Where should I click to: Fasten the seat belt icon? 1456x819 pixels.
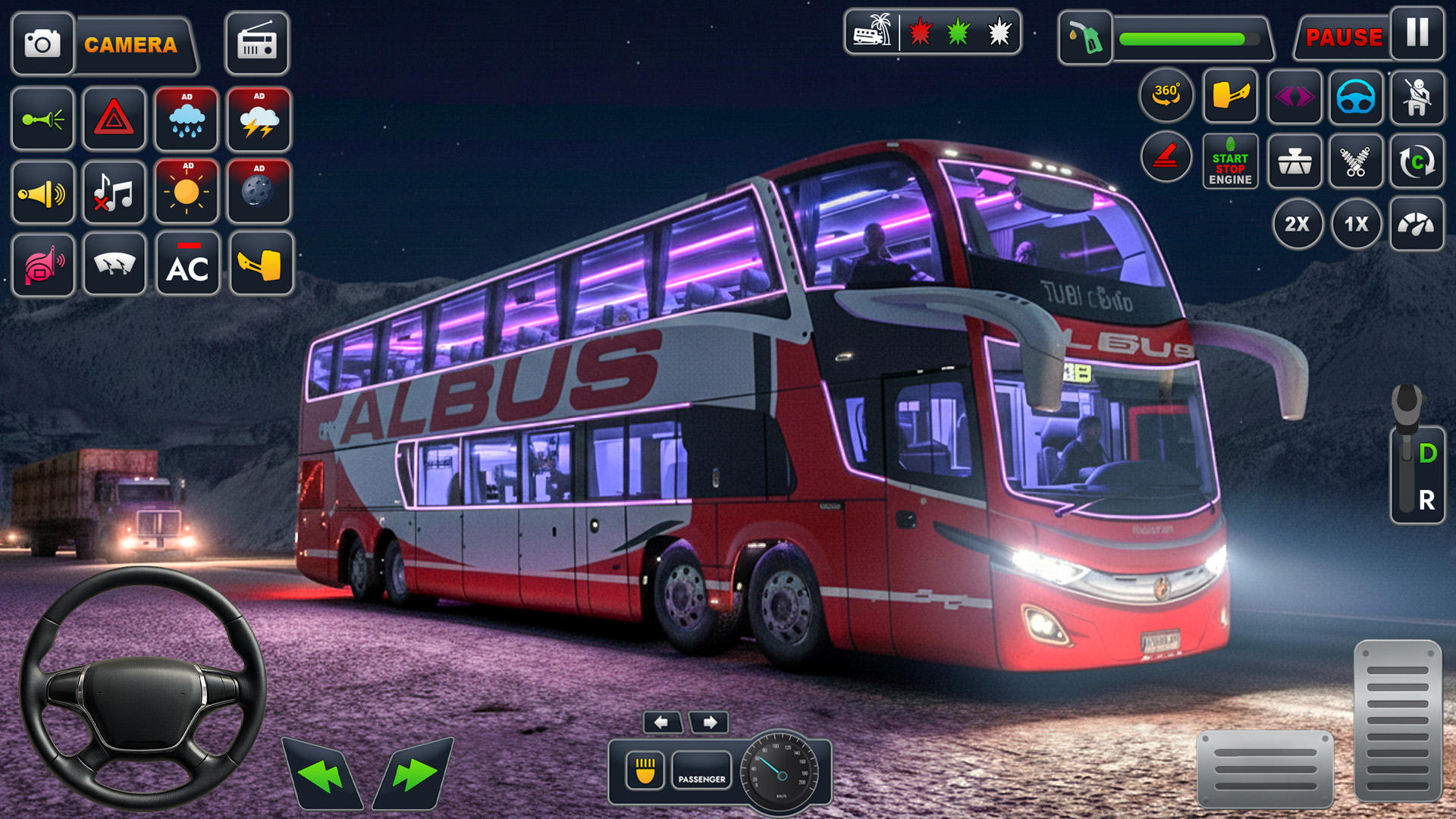[1417, 97]
